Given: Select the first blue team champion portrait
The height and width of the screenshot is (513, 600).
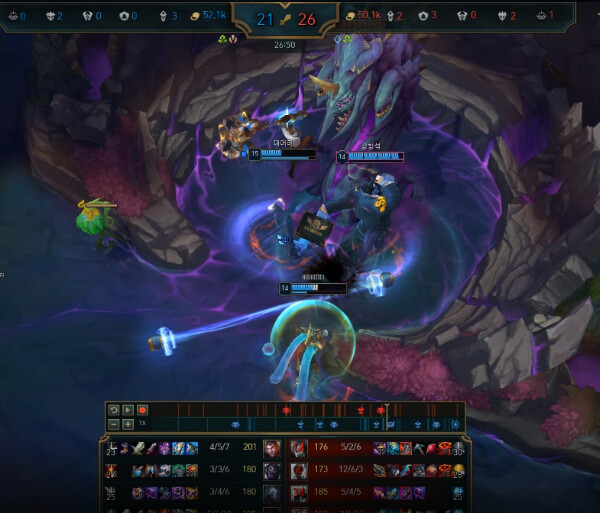Looking at the screenshot, I should point(270,447).
